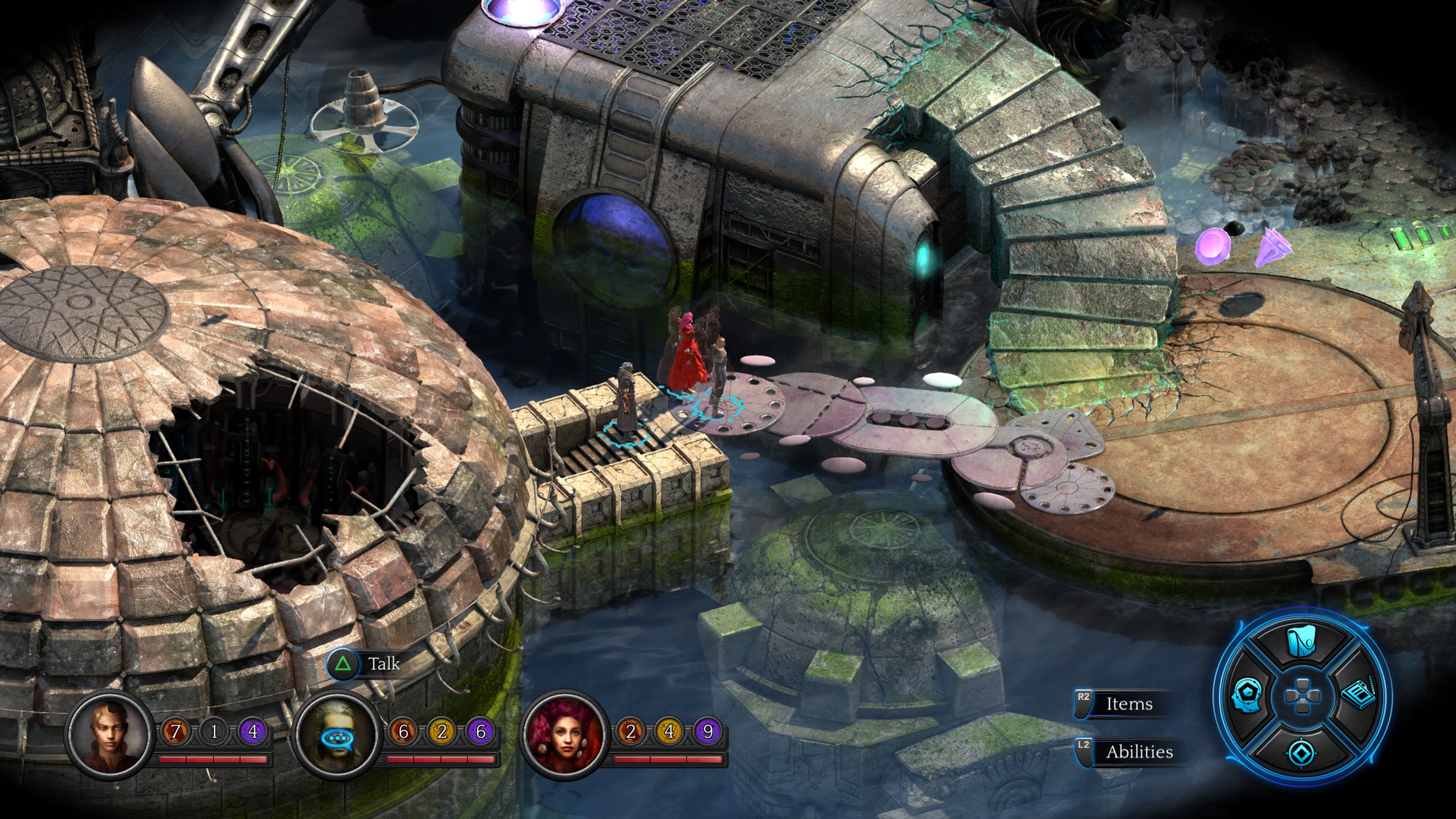The image size is (1456, 819).
Task: Select the scarred-face protagonist portrait
Action: pyautogui.click(x=110, y=735)
